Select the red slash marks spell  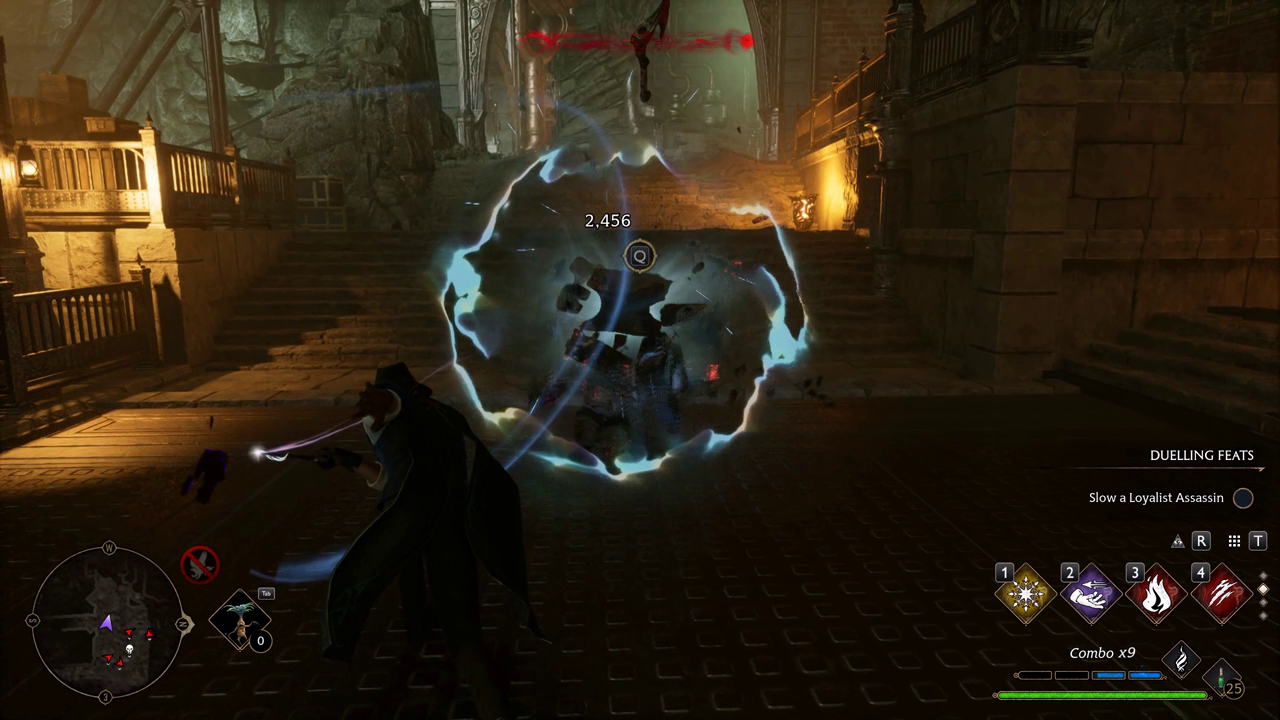click(1221, 595)
